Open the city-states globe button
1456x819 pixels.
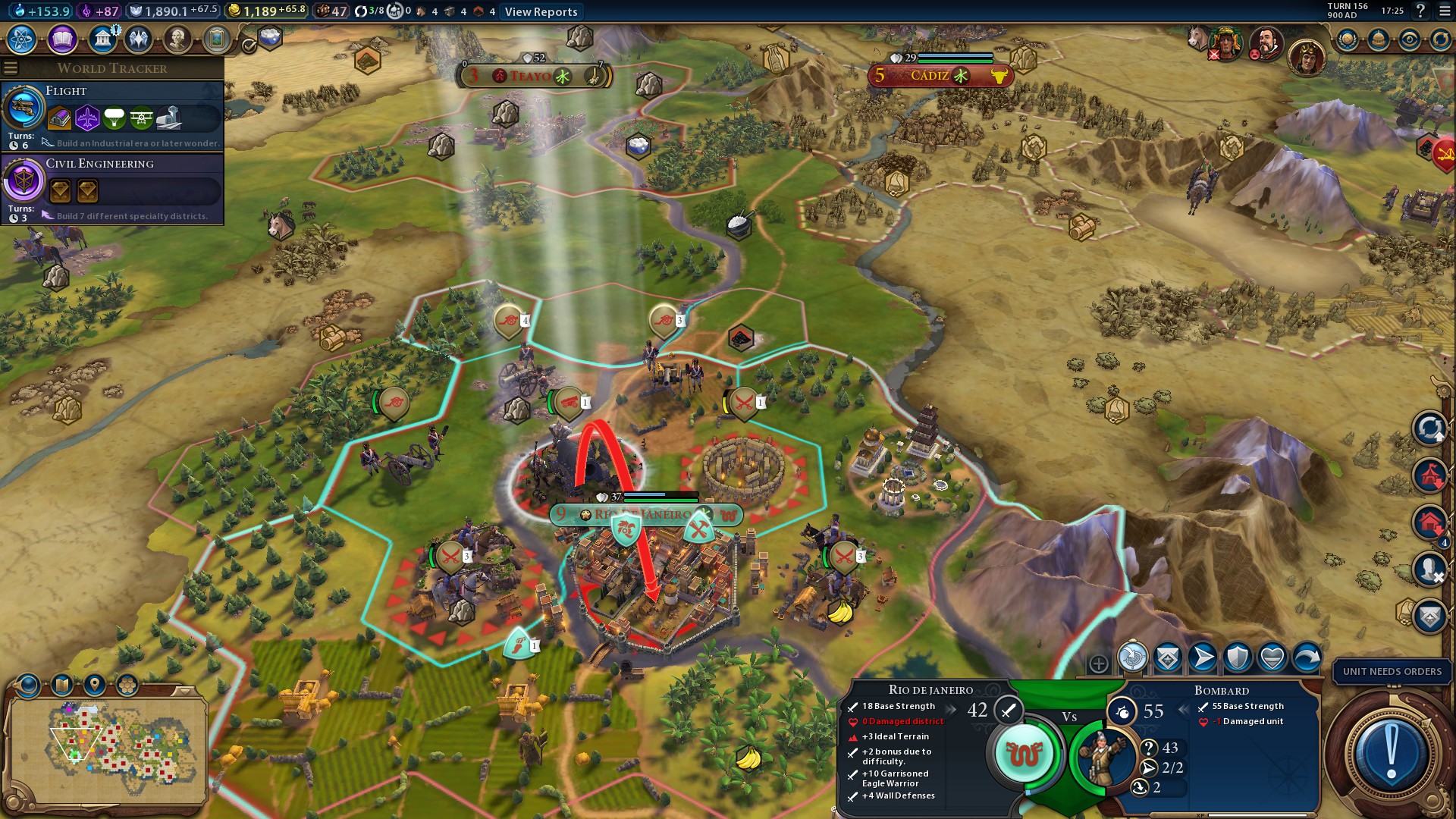click(x=1347, y=39)
